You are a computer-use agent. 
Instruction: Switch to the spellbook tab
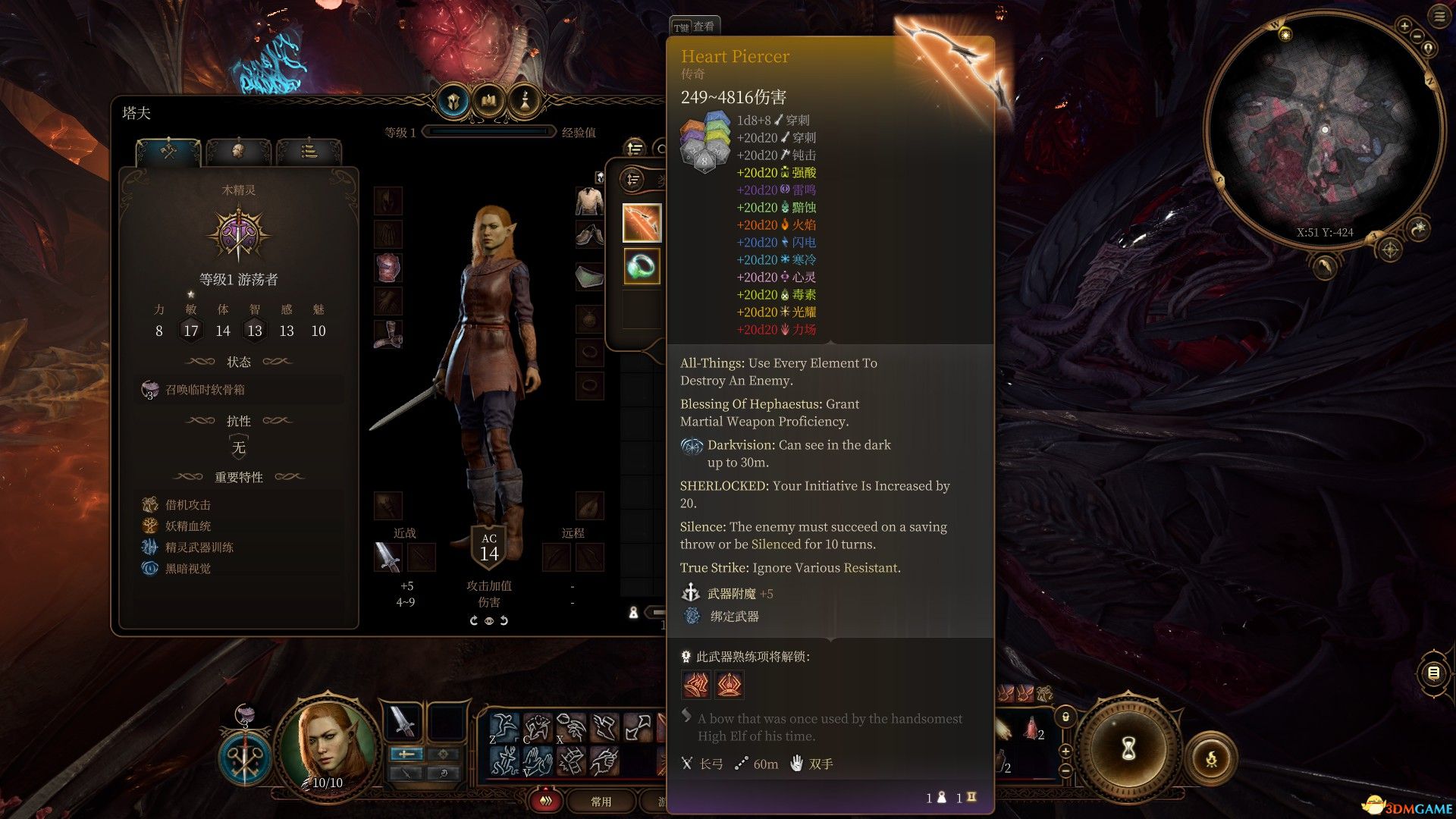tap(489, 101)
